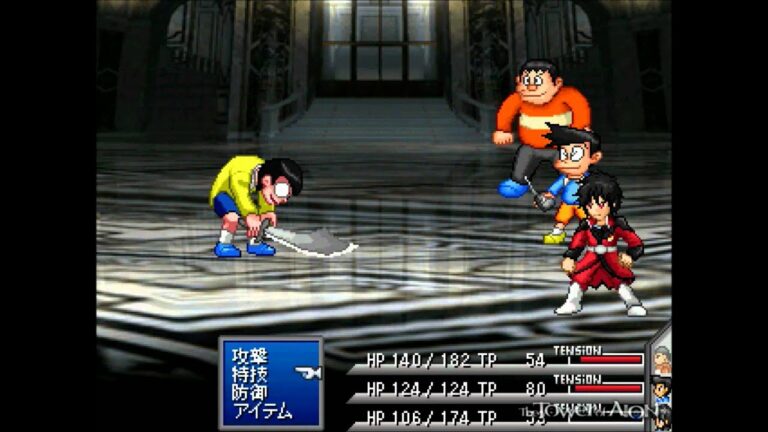Choose the 特技 (Skills) command
Screen dimensions: 768x432
pos(250,374)
